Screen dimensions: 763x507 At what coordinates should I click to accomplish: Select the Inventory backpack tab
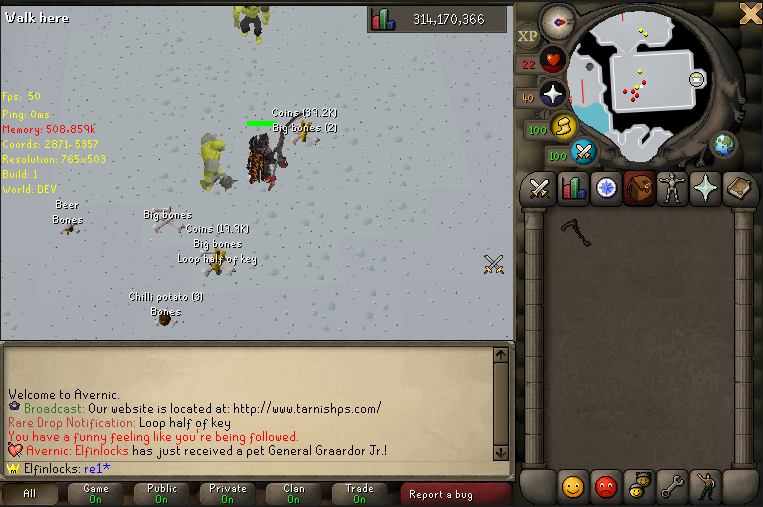click(x=639, y=189)
